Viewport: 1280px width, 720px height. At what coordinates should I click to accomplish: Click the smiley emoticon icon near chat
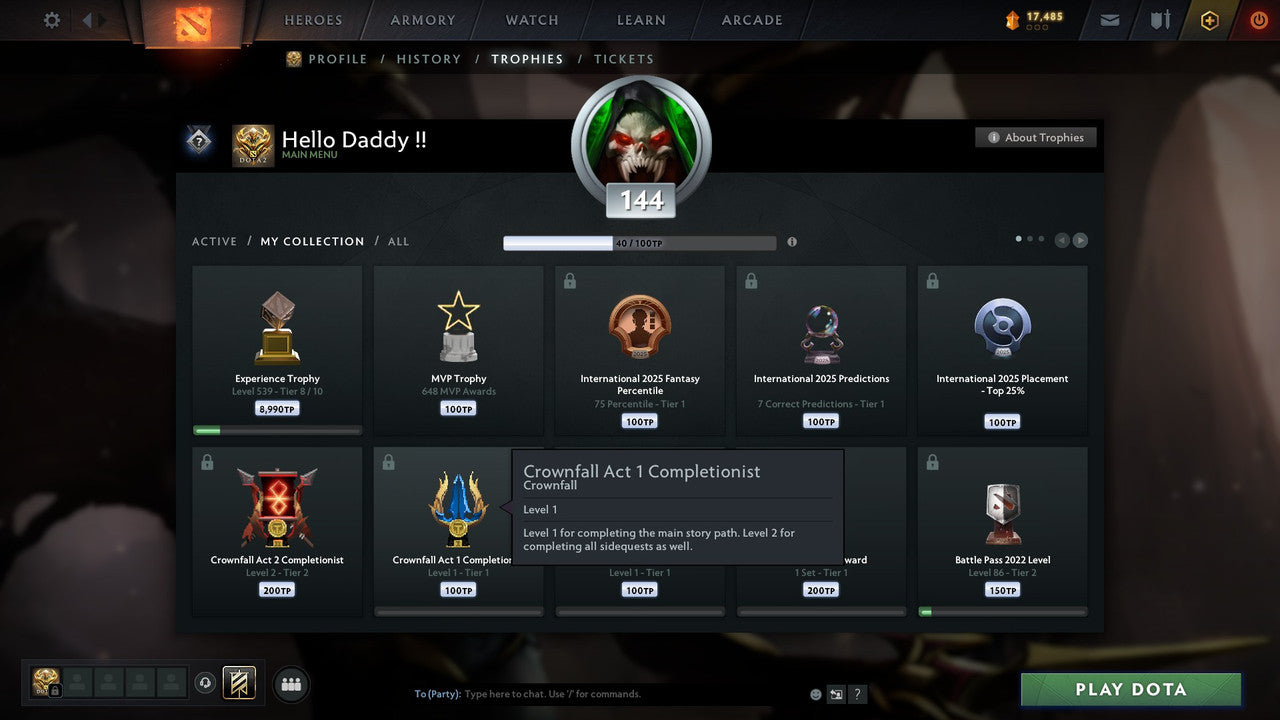(814, 693)
